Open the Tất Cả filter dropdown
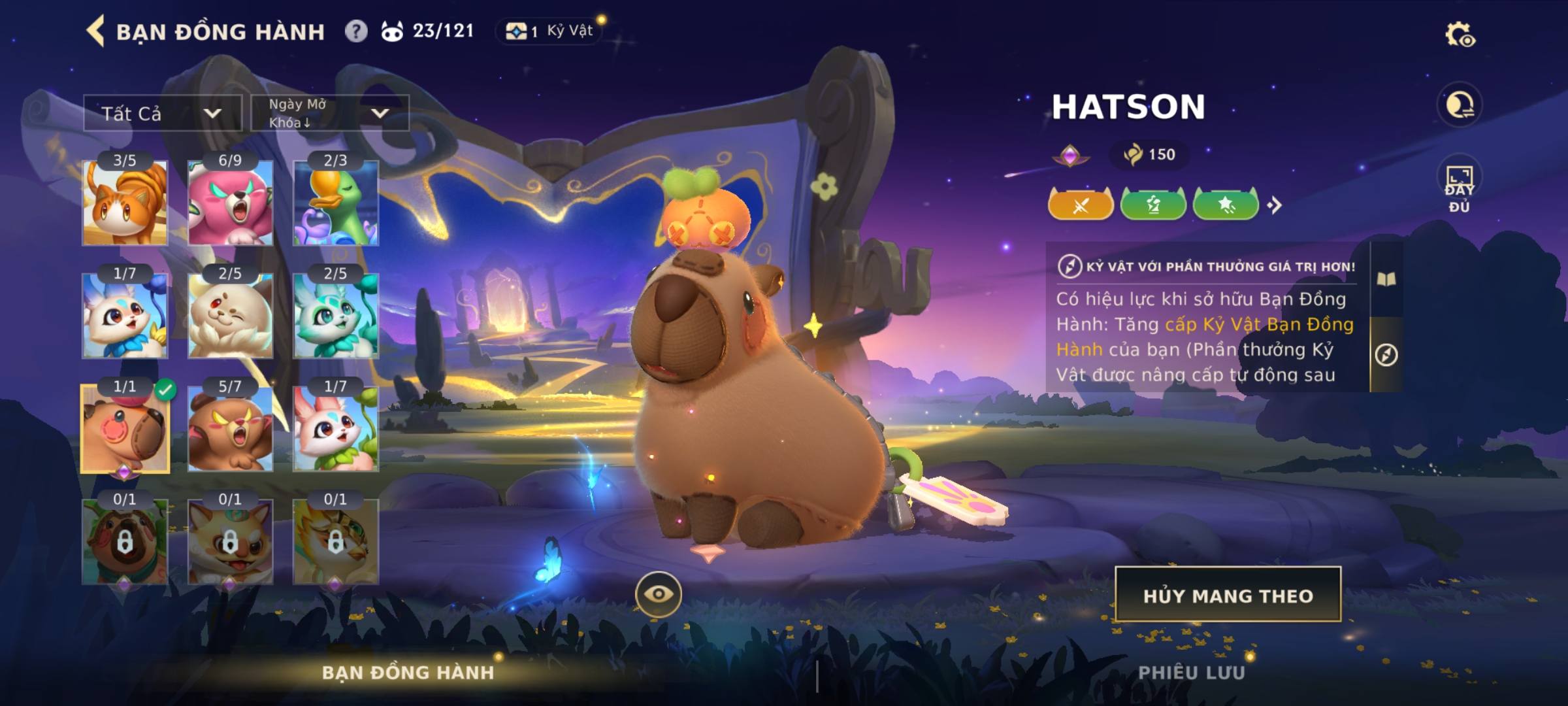Viewport: 1568px width, 706px height. tap(162, 113)
